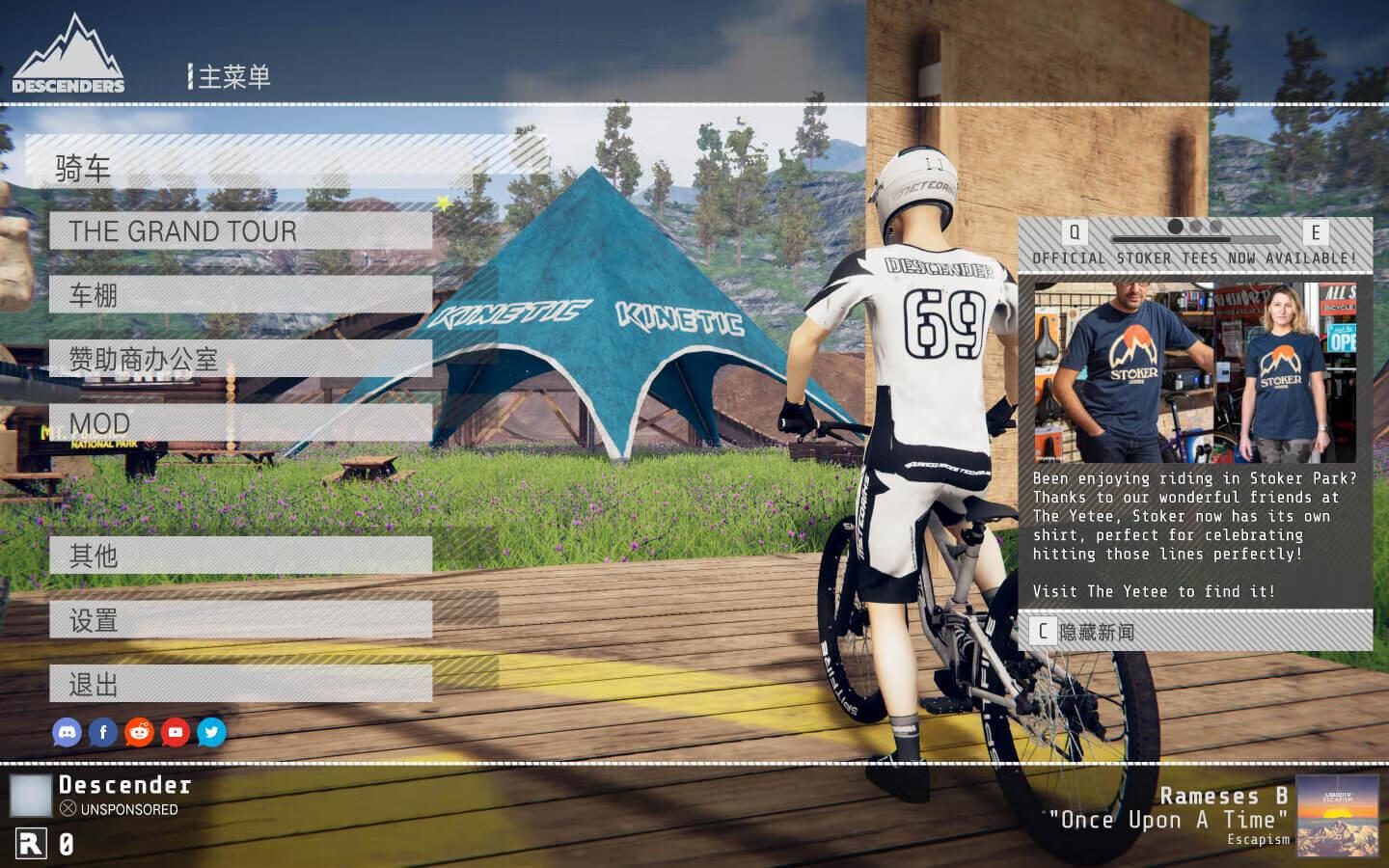This screenshot has width=1389, height=868.
Task: Open THE GRAND TOUR mode
Action: pyautogui.click(x=240, y=231)
